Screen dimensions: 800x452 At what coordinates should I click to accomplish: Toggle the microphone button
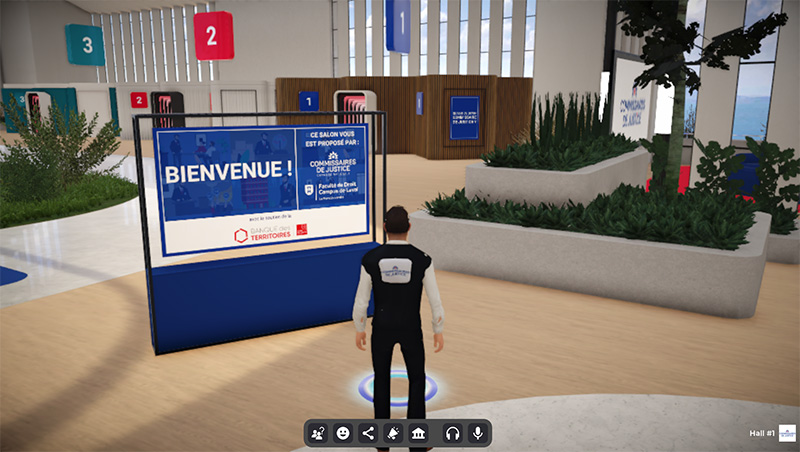click(477, 433)
